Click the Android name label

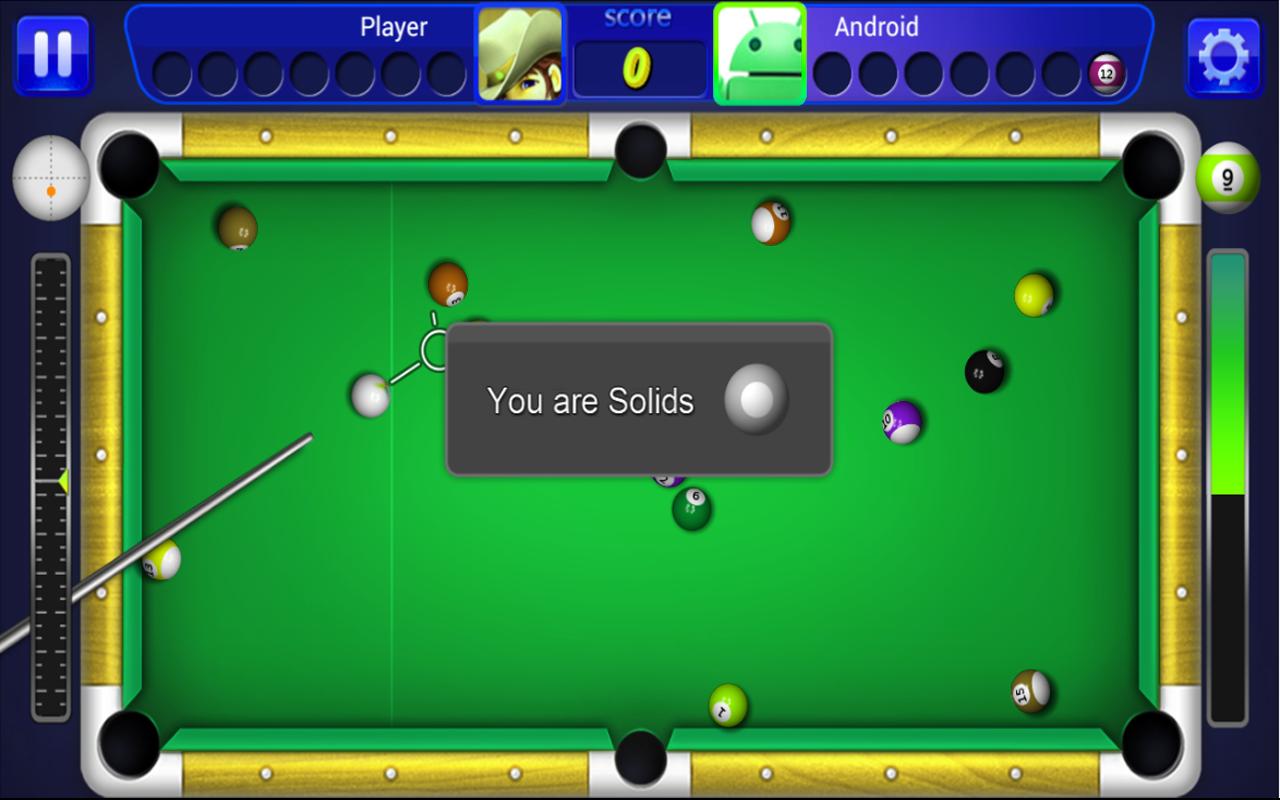[876, 27]
